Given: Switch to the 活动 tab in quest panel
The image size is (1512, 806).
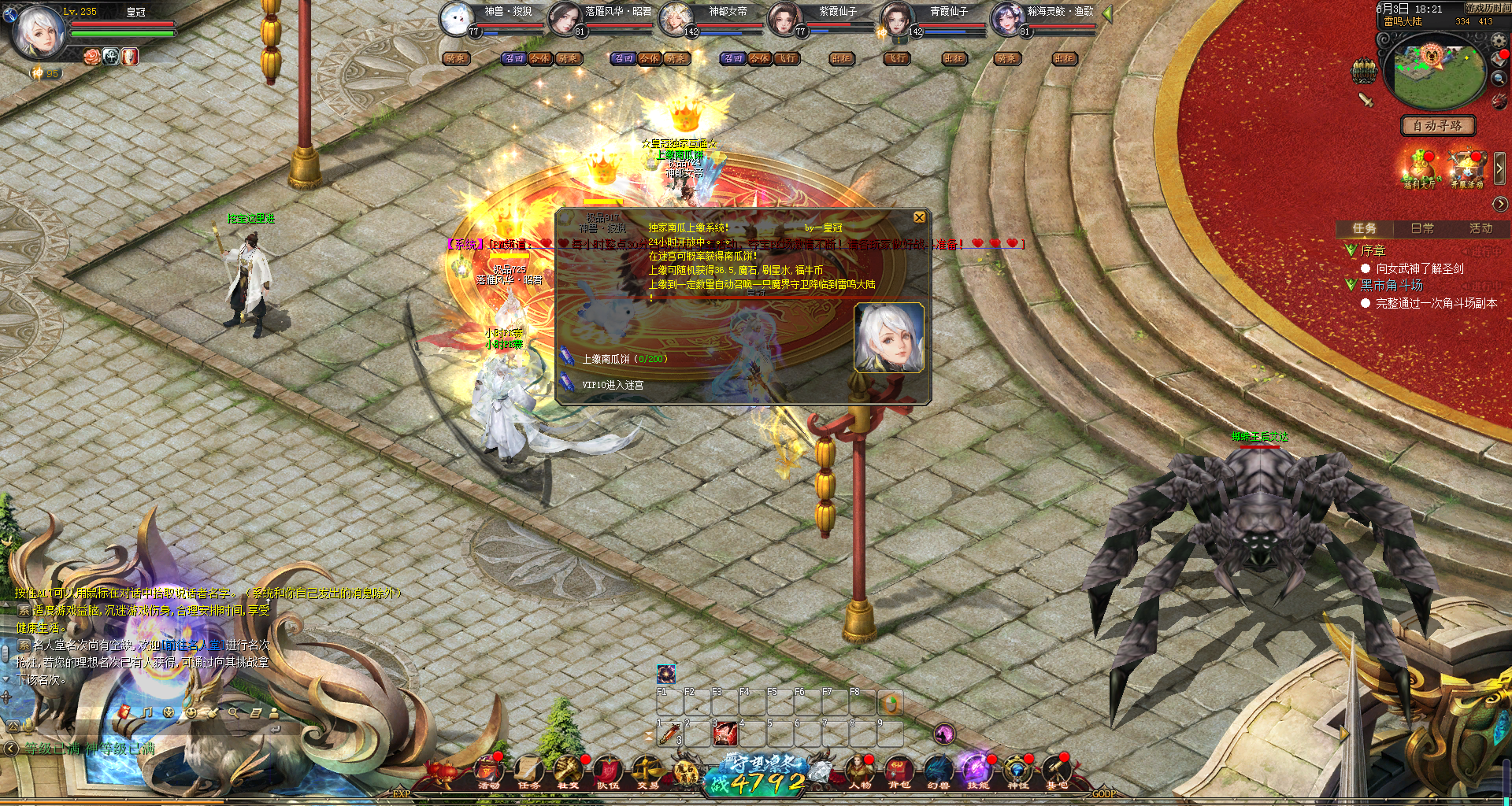Looking at the screenshot, I should coord(1480,228).
